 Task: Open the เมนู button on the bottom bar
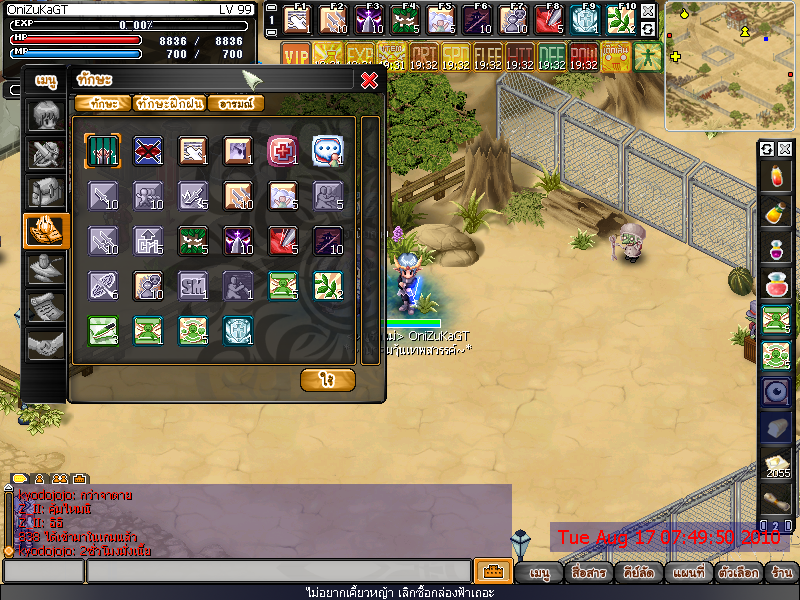click(540, 574)
